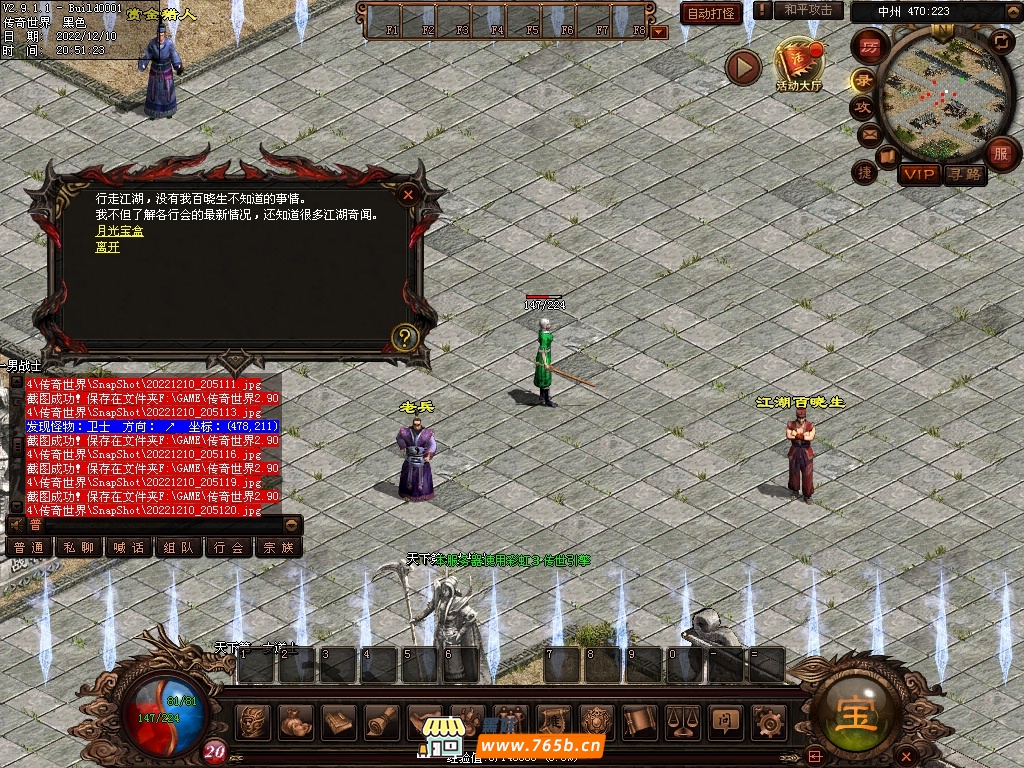The image size is (1024, 768).
Task: Open the mail envelope icon
Action: tap(868, 133)
